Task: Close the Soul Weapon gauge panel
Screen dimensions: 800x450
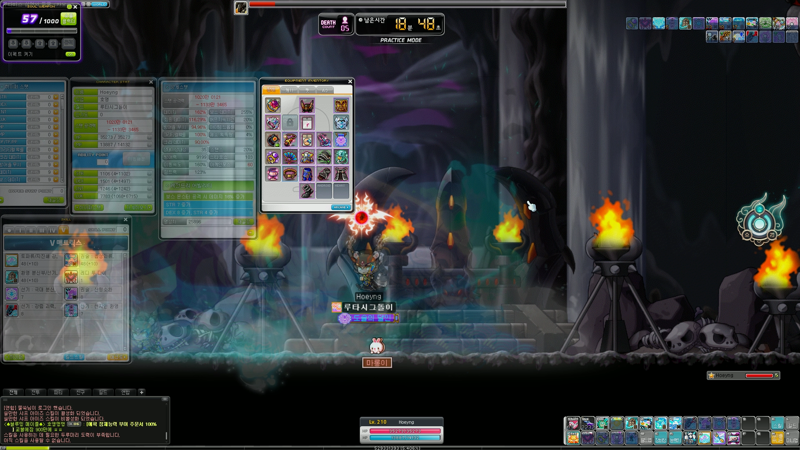Action: tap(76, 7)
